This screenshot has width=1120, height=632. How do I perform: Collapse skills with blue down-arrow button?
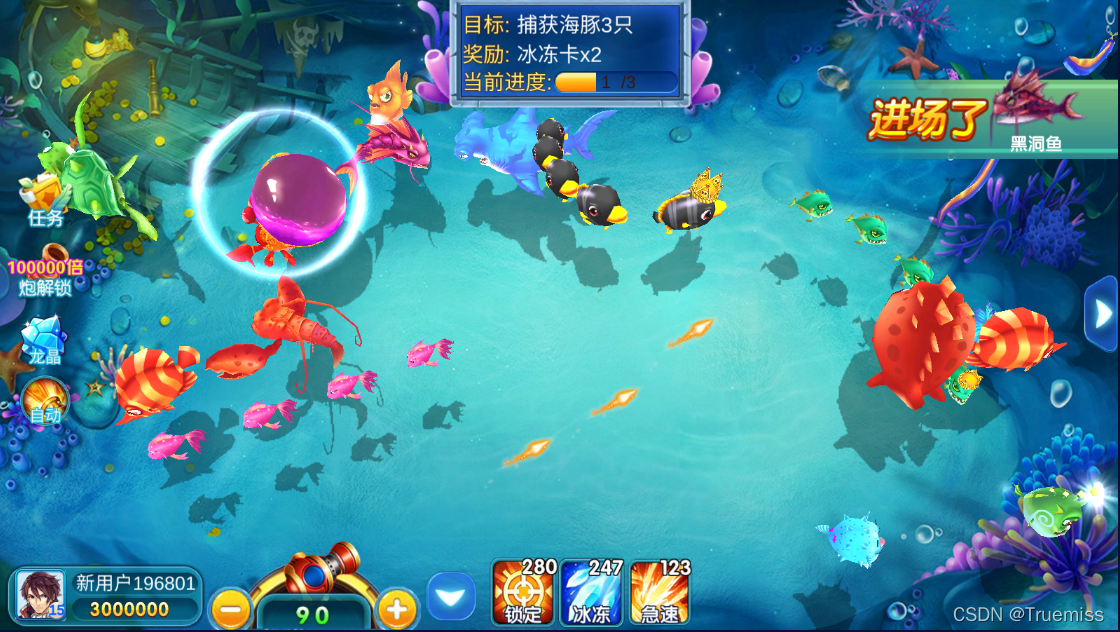point(451,597)
